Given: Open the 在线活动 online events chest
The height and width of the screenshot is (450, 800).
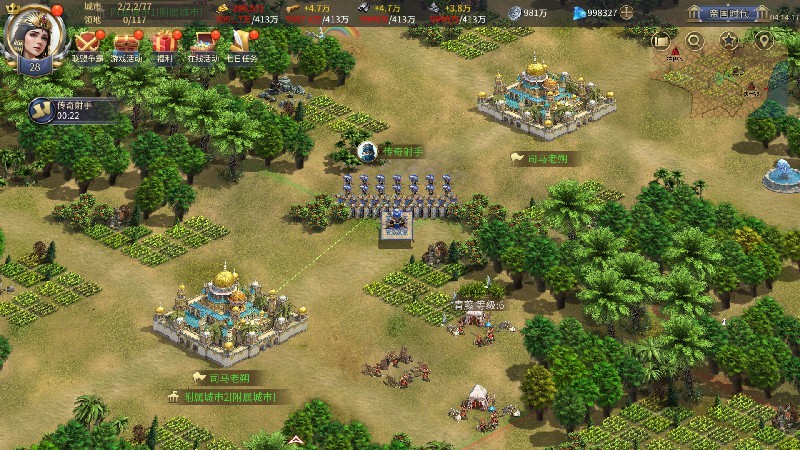Looking at the screenshot, I should click(202, 44).
